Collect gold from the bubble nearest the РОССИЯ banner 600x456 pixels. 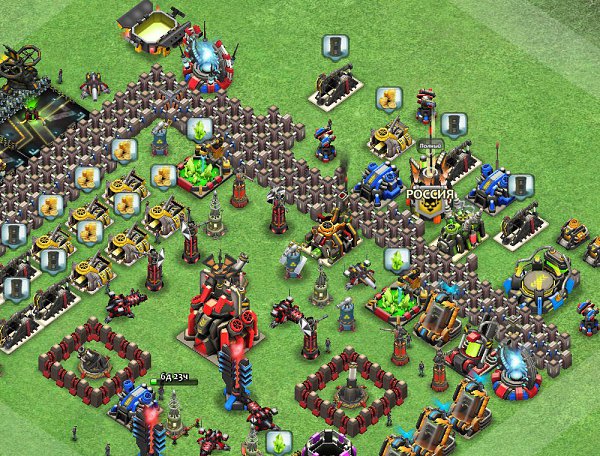388,100
